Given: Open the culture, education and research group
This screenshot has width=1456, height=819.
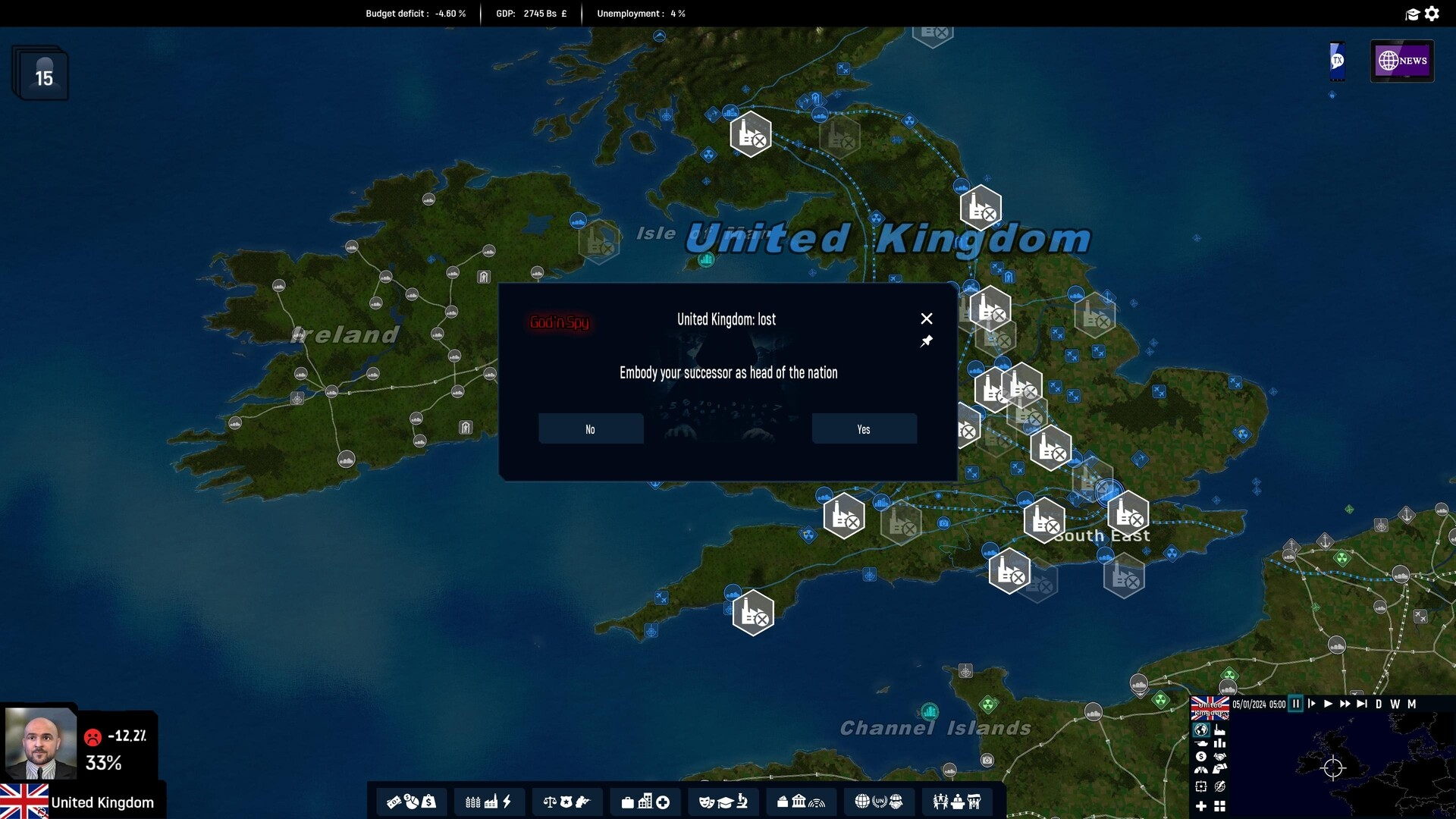Looking at the screenshot, I should tap(723, 802).
